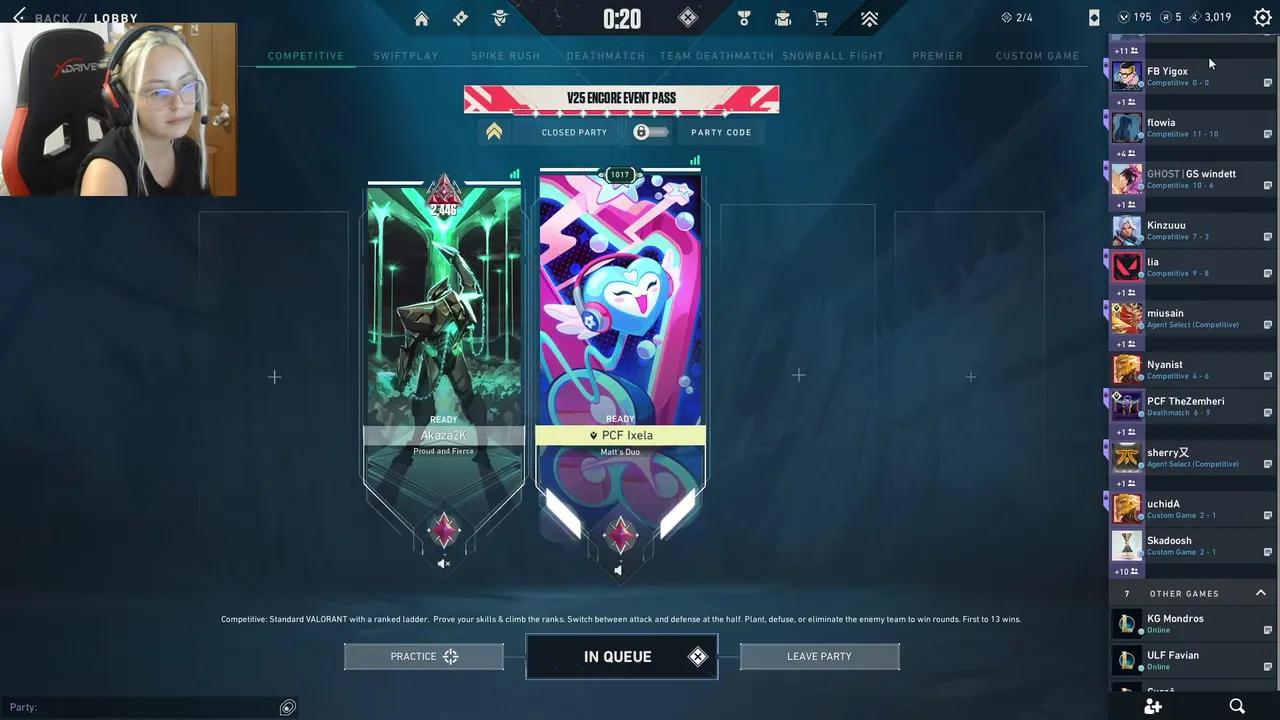The width and height of the screenshot is (1280, 720).
Task: Click the LEAVE PARTY button
Action: (819, 656)
